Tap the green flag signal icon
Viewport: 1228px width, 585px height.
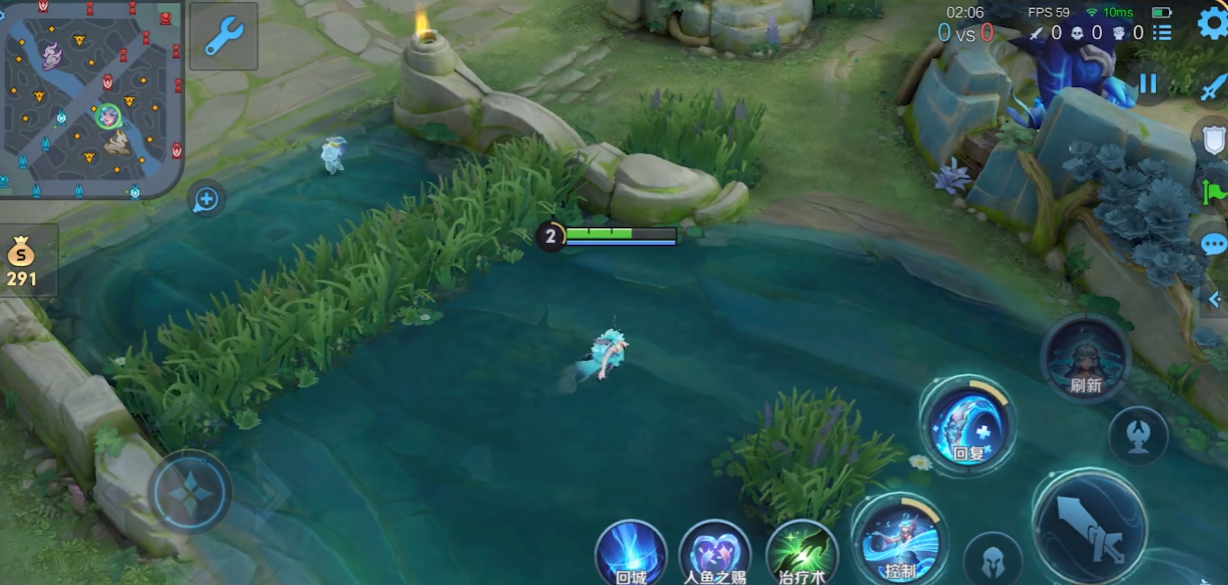[x=1214, y=190]
